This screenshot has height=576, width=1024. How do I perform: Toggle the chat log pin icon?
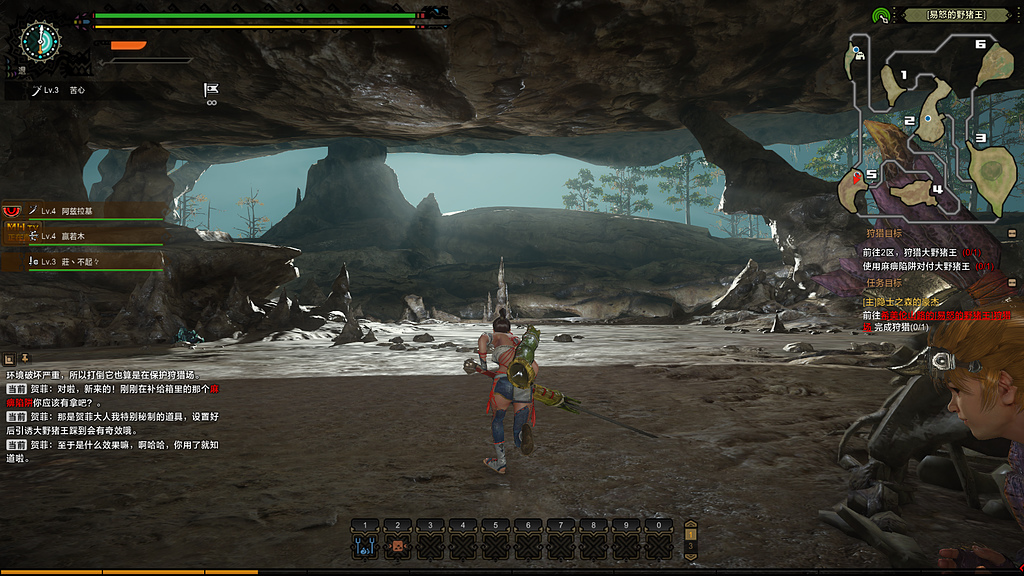(24, 359)
